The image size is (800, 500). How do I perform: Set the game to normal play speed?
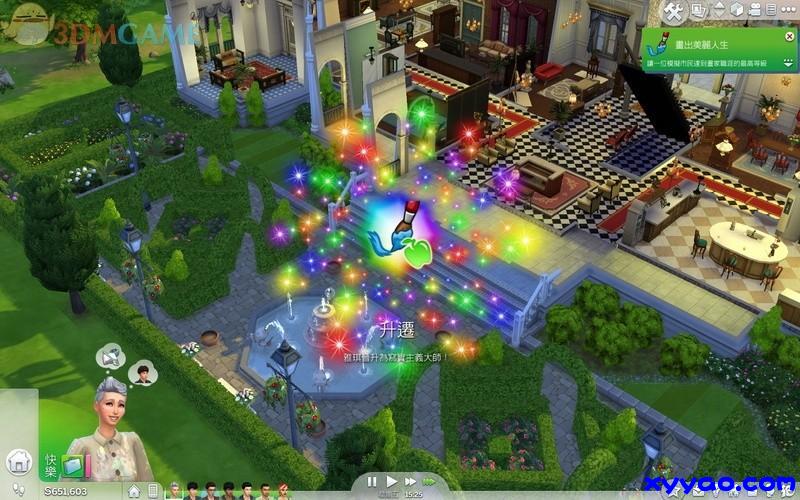[x=392, y=481]
